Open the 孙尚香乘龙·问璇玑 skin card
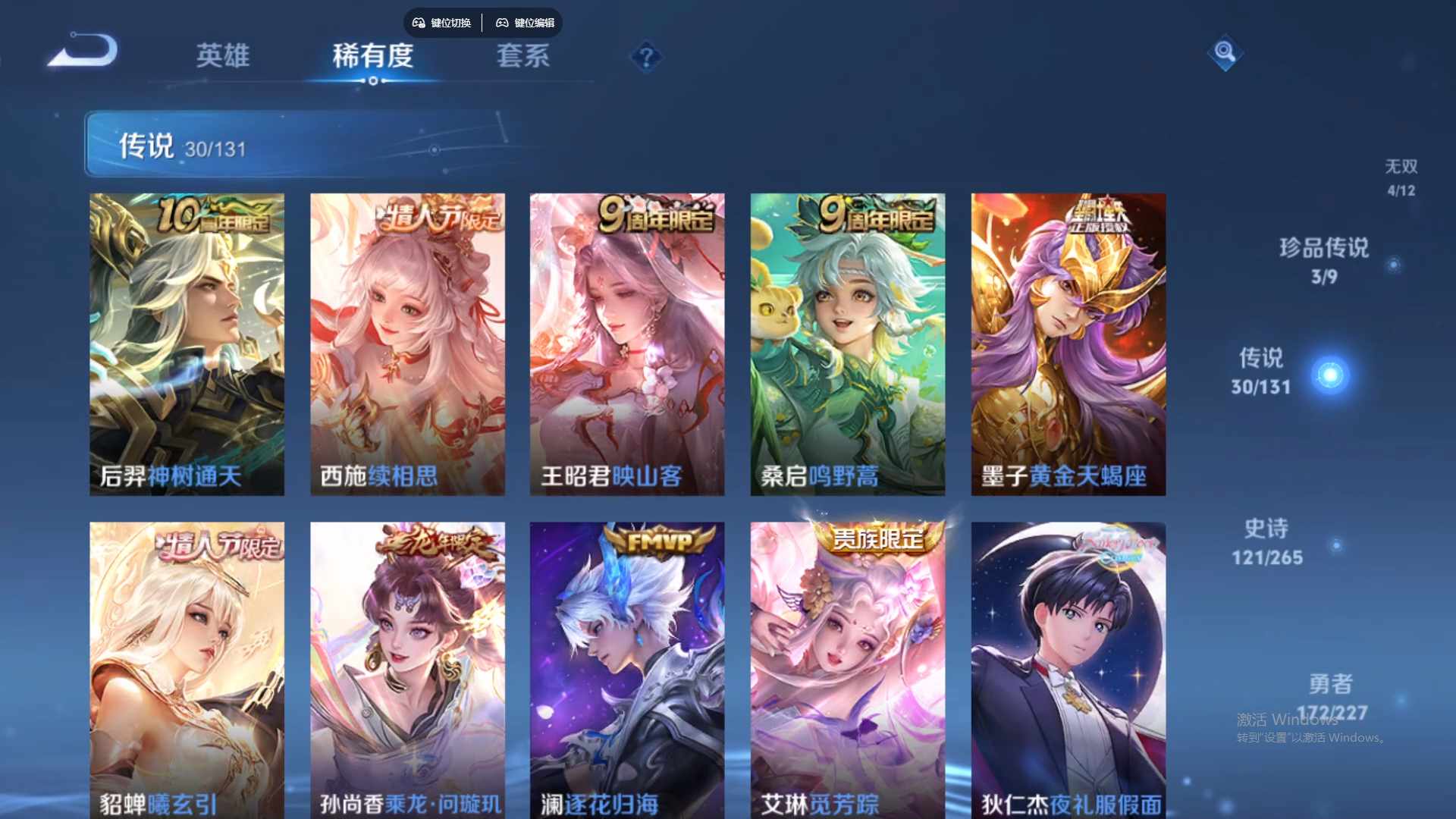This screenshot has width=1456, height=819. (407, 667)
